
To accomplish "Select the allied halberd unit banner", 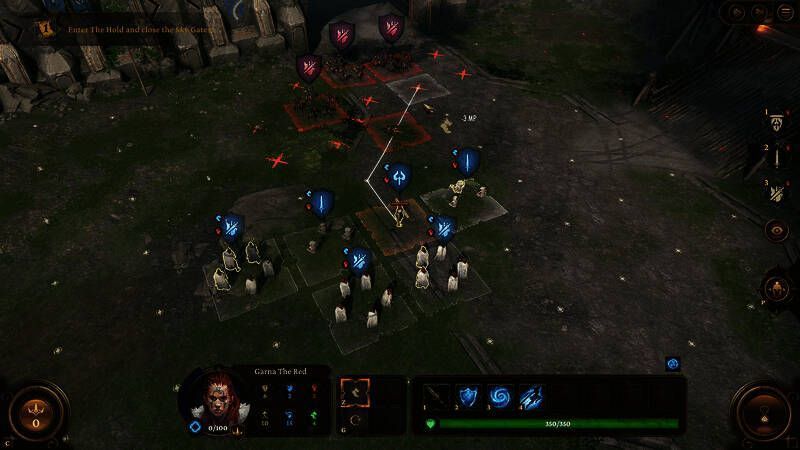I will point(399,177).
